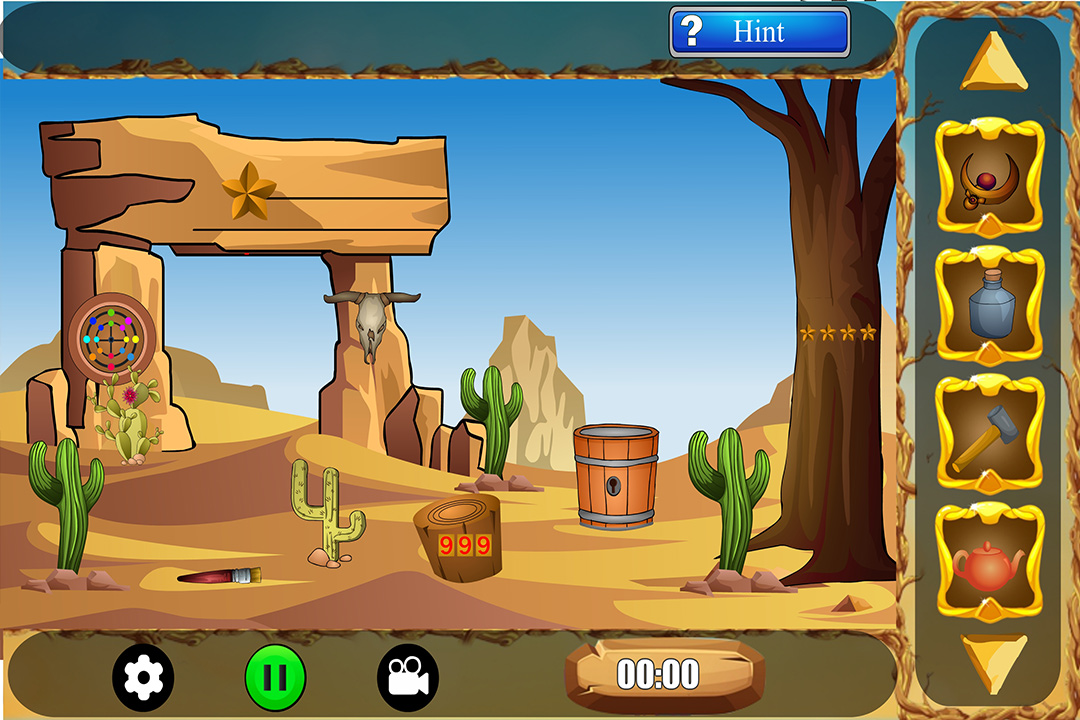Click the inventory up arrow
The width and height of the screenshot is (1080, 720).
tap(992, 62)
